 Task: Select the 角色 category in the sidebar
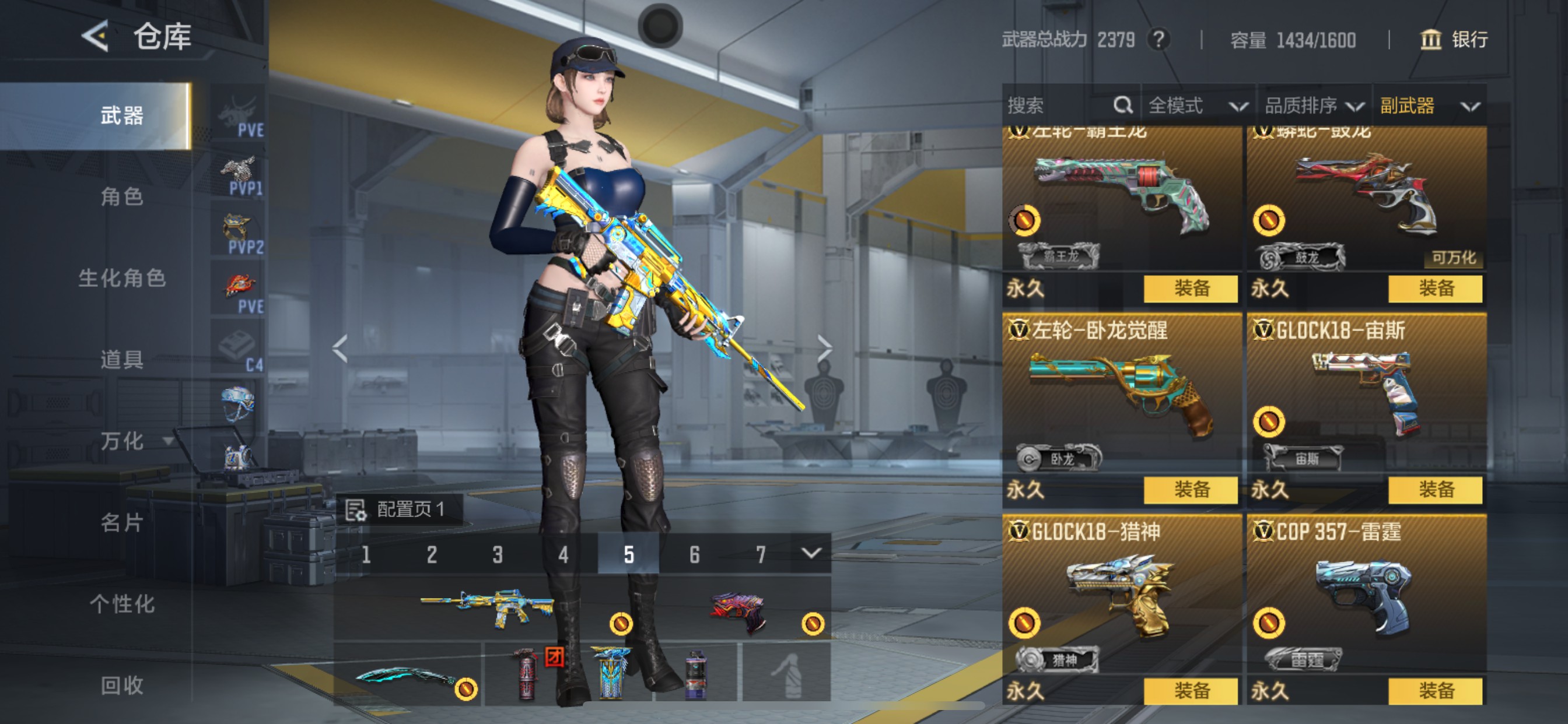[x=122, y=196]
